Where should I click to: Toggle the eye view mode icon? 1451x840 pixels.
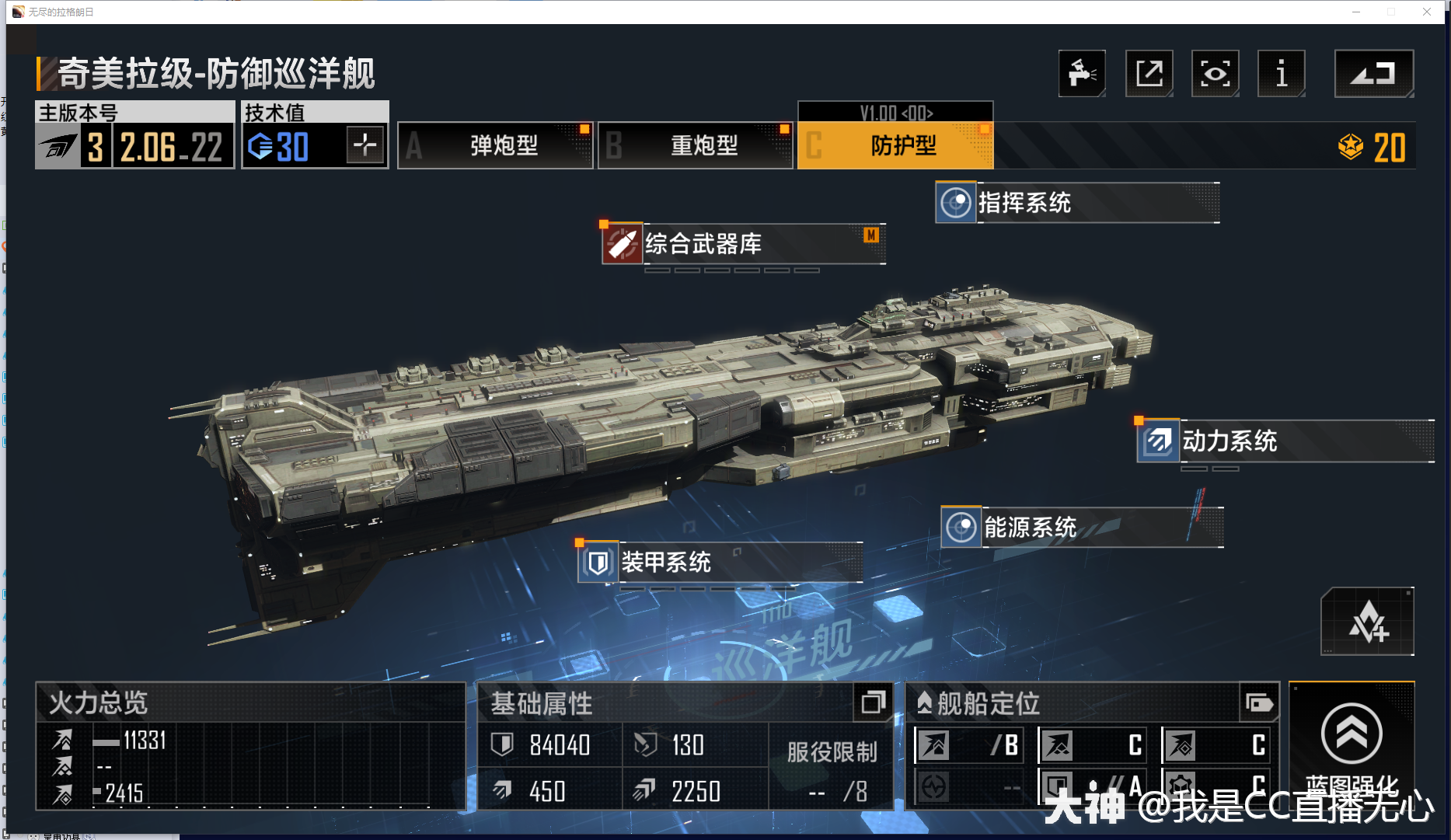[x=1215, y=74]
